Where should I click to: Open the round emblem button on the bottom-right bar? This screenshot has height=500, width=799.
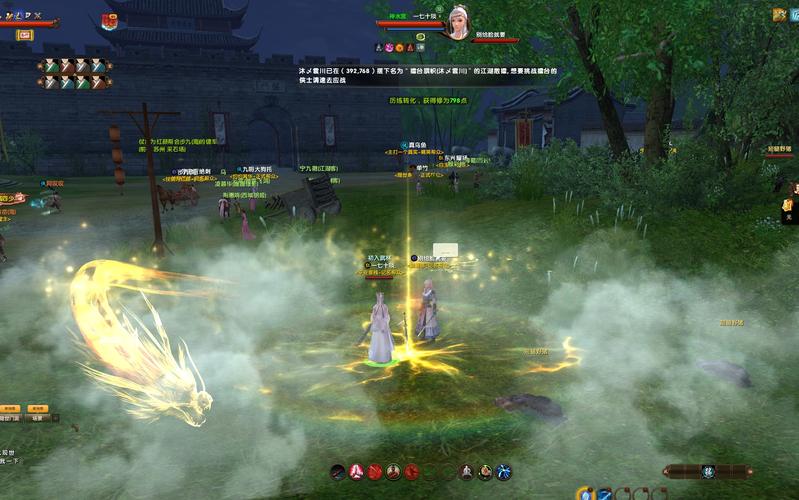707,471
